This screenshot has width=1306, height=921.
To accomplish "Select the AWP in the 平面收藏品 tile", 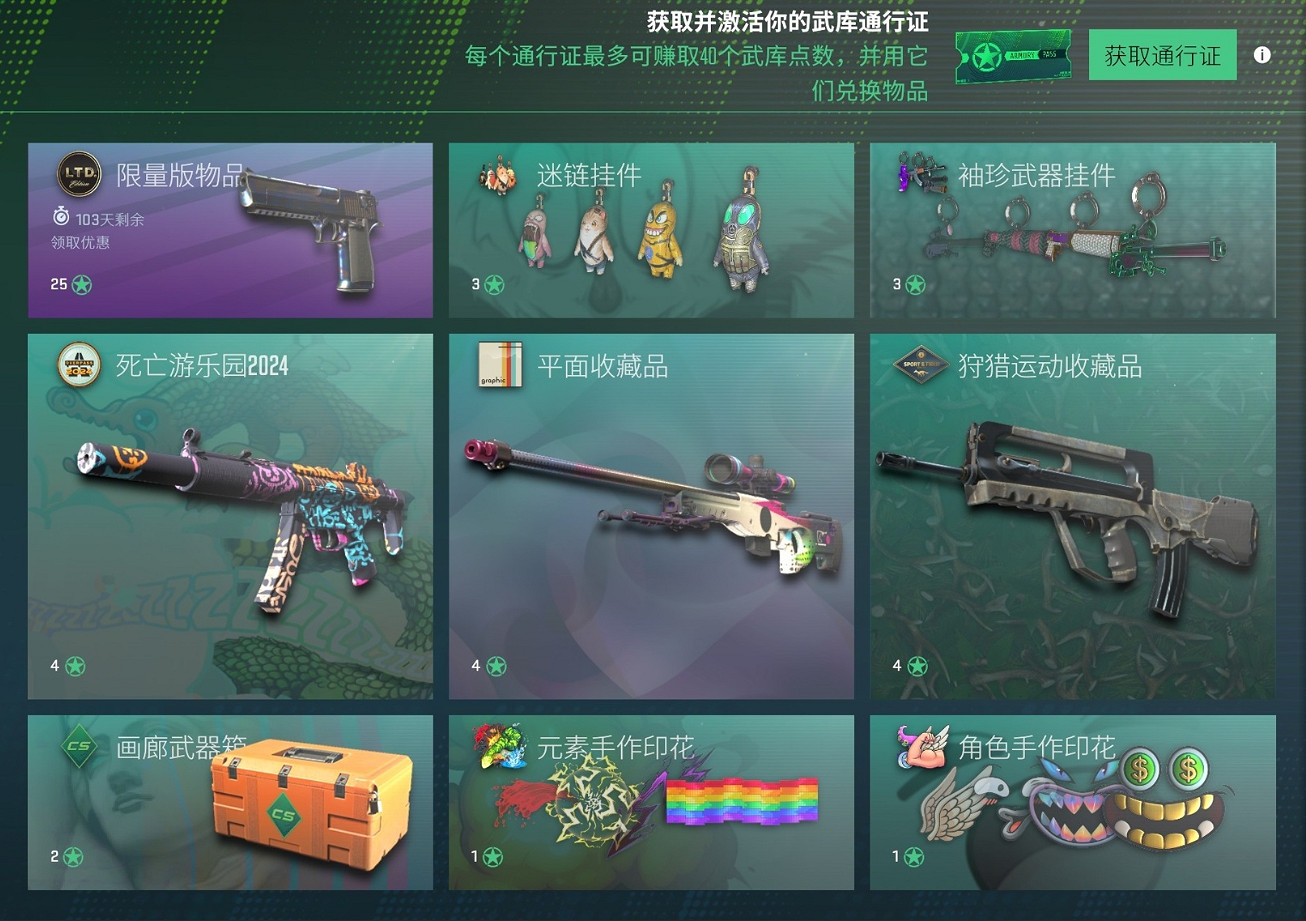I will (651, 517).
